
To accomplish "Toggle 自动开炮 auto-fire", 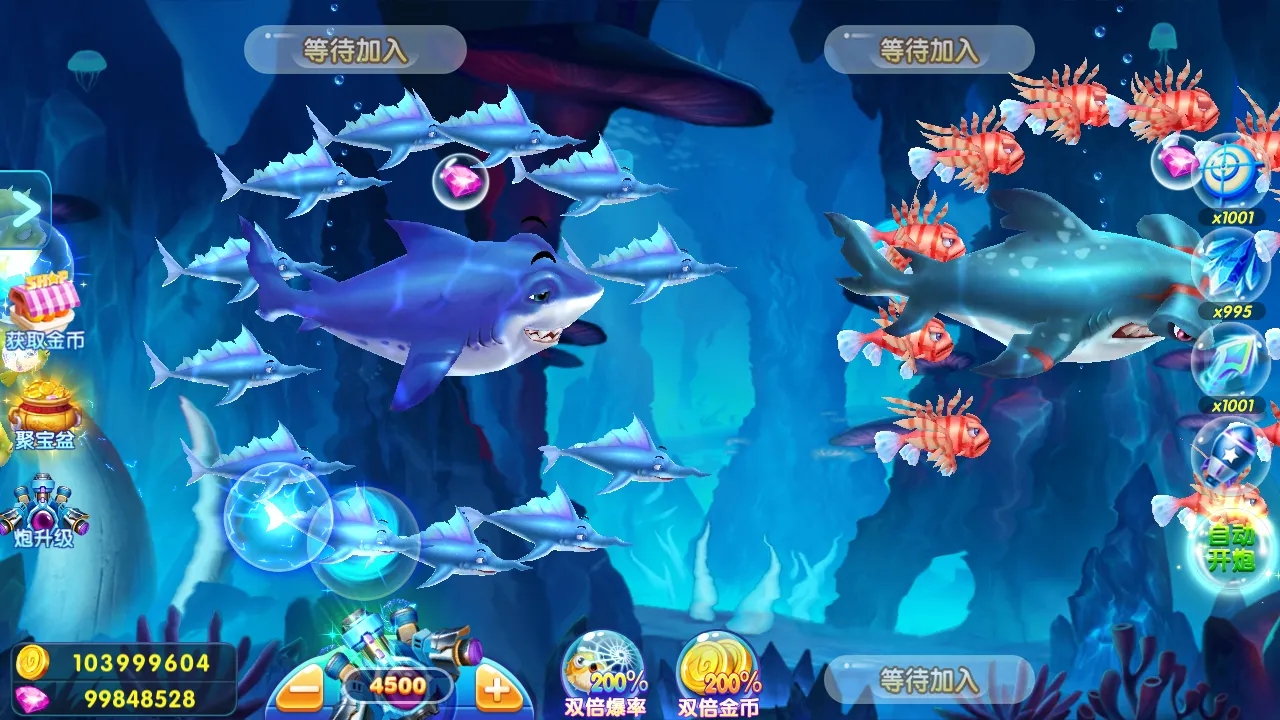I will click(x=1230, y=548).
